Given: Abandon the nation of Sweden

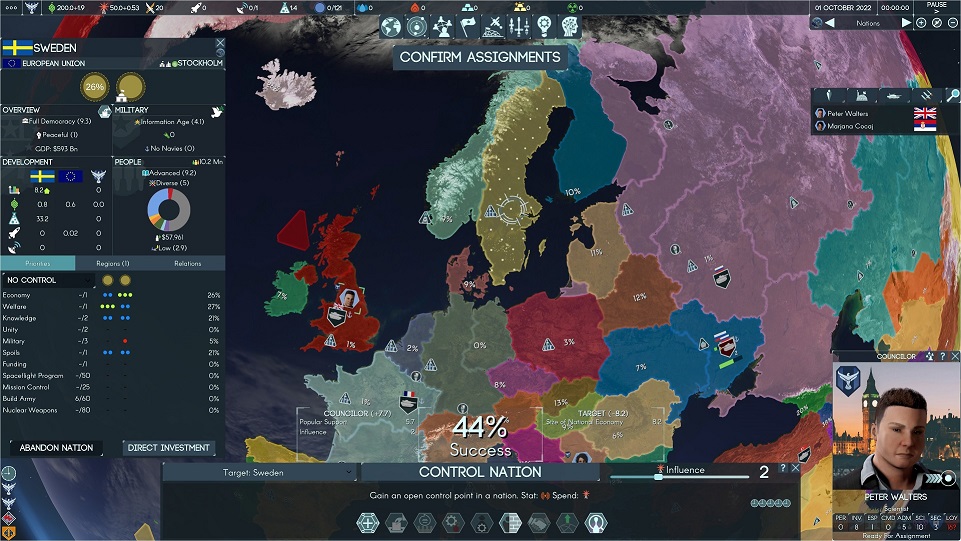Looking at the screenshot, I should 57,448.
